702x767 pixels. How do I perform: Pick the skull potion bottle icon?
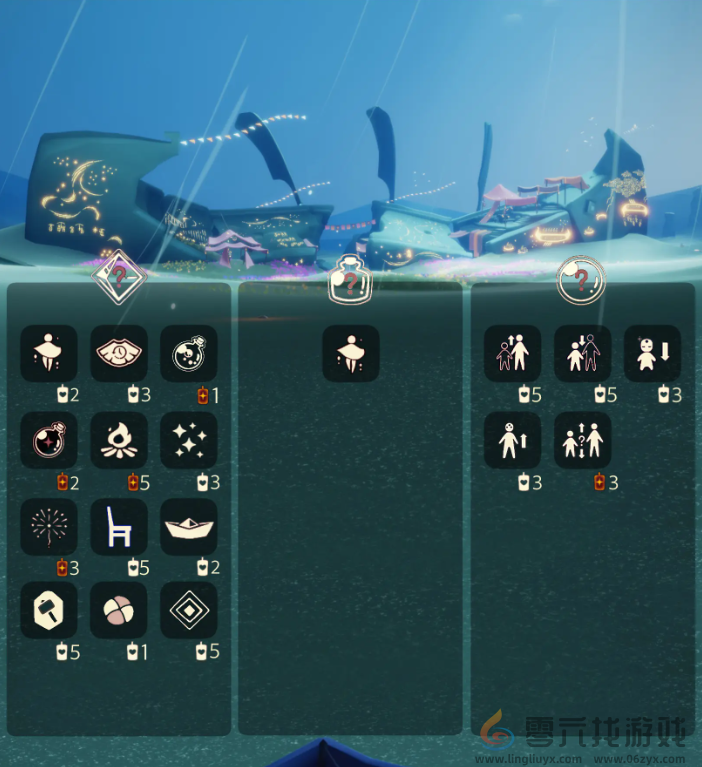(x=189, y=353)
